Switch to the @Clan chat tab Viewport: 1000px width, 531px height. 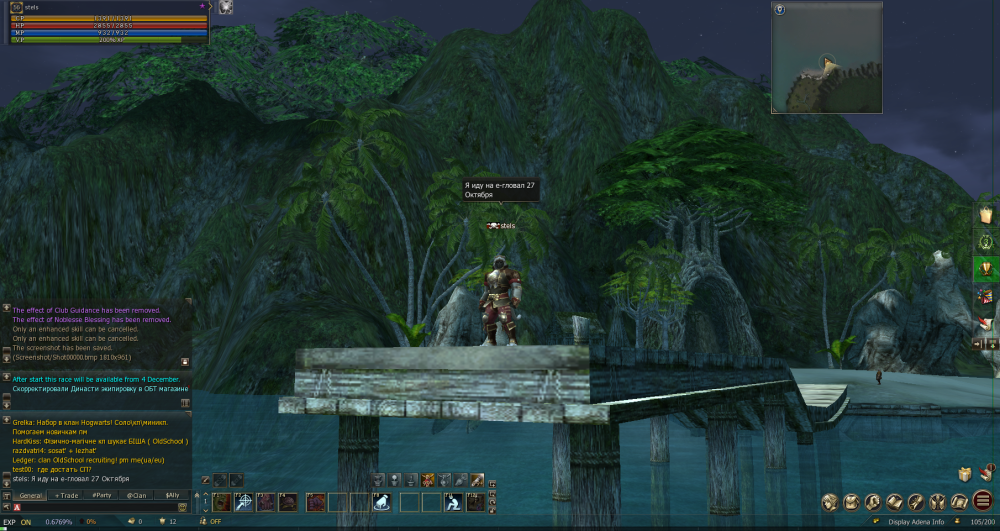[x=136, y=495]
